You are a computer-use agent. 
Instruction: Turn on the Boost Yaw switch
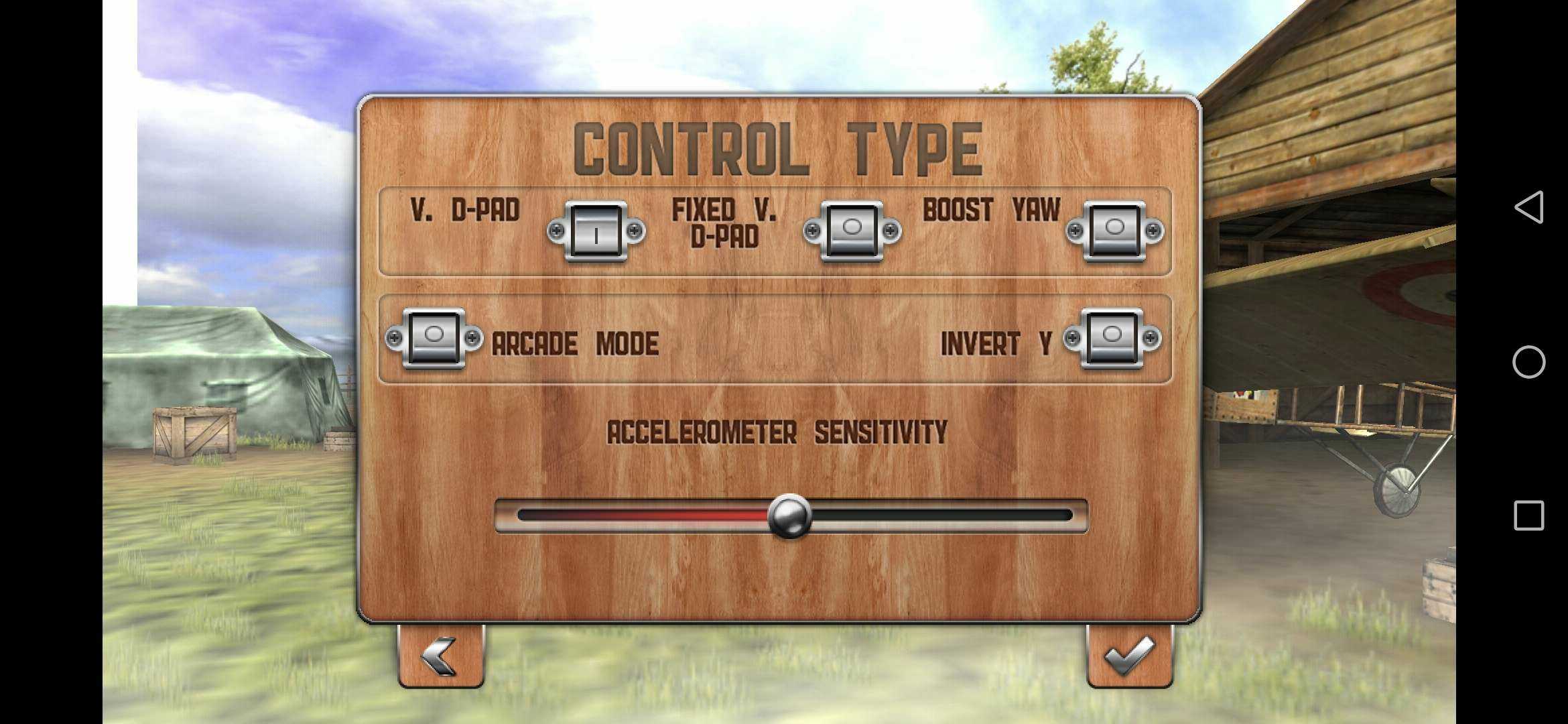click(x=1114, y=232)
